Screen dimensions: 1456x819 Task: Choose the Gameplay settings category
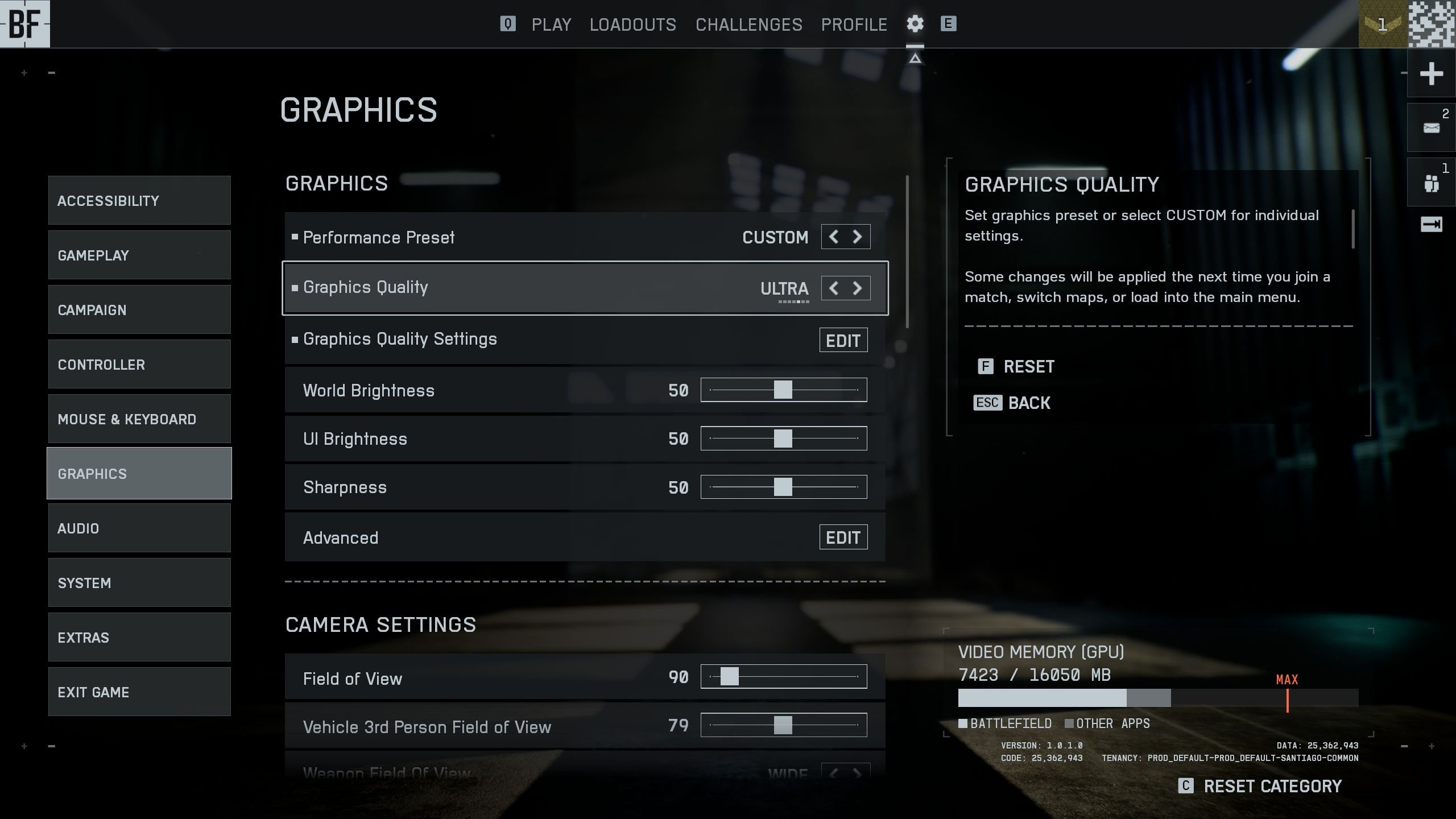point(139,255)
